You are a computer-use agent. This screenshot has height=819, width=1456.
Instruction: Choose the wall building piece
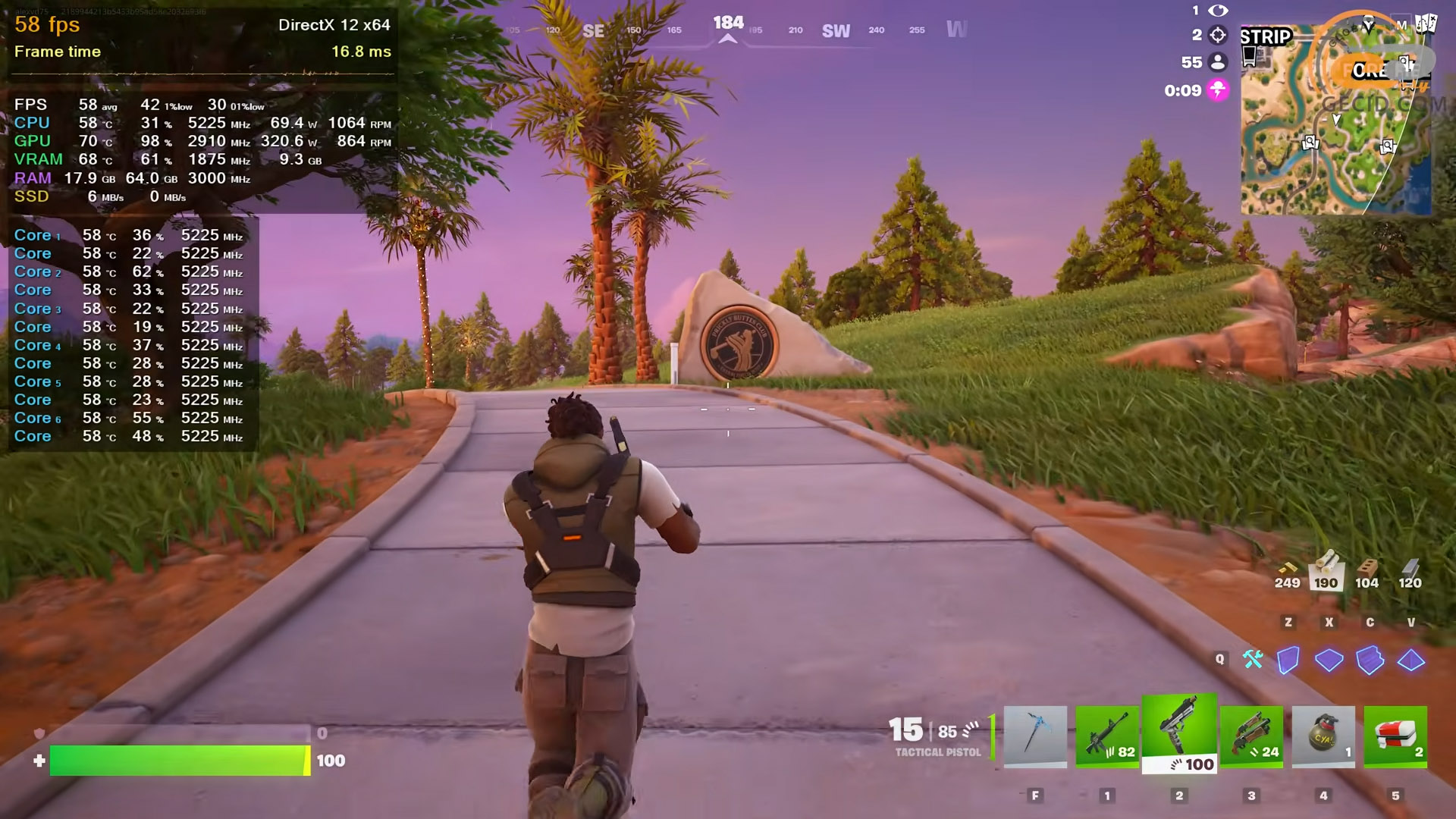pyautogui.click(x=1288, y=660)
